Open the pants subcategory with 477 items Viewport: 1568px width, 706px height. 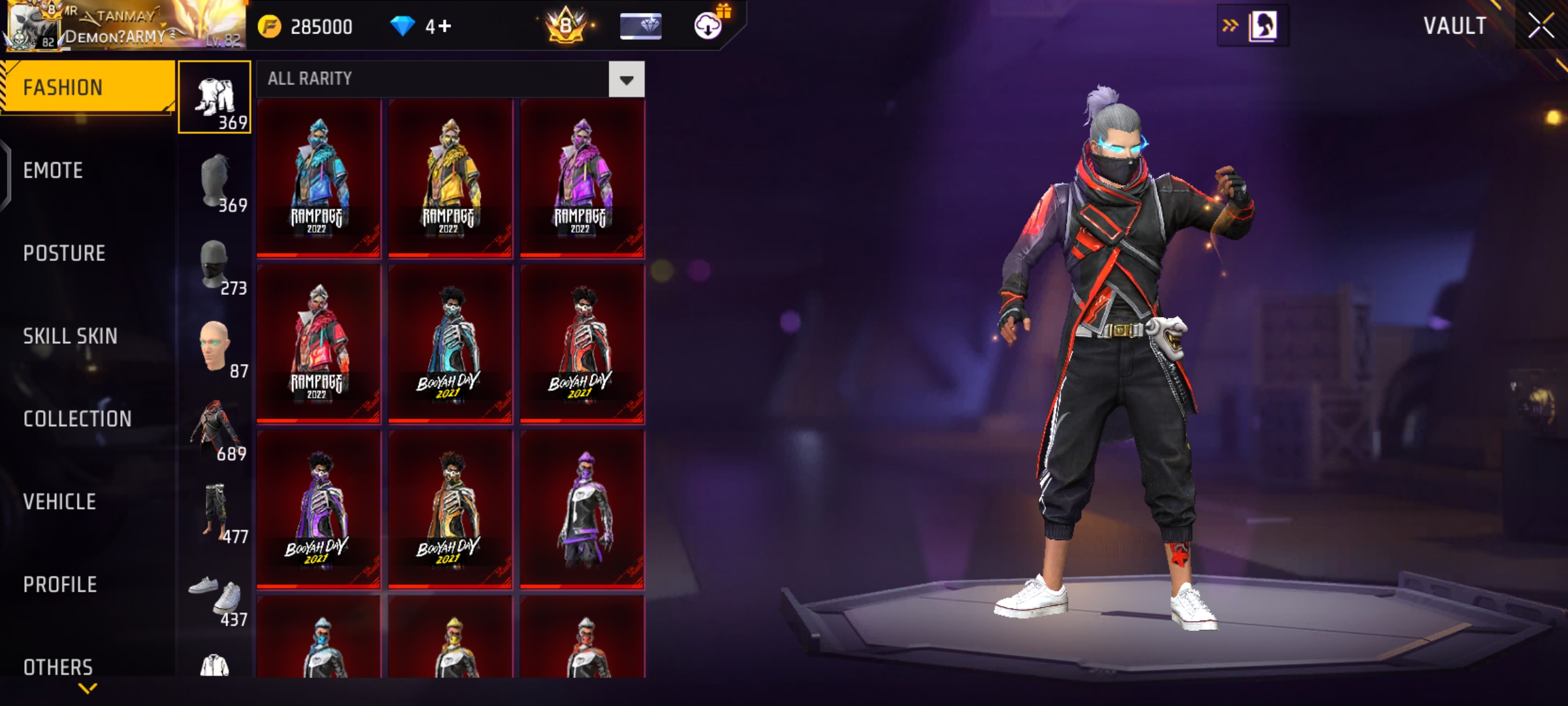[216, 514]
